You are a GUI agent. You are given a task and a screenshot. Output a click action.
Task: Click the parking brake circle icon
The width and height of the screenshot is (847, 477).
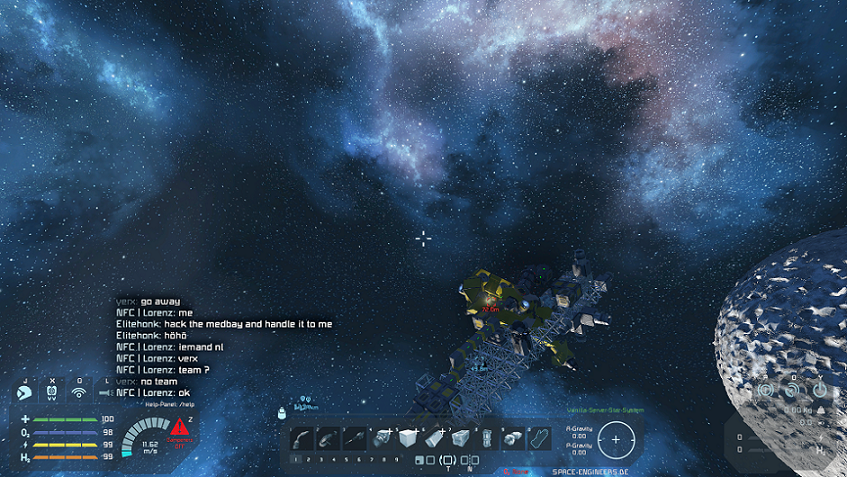click(766, 389)
